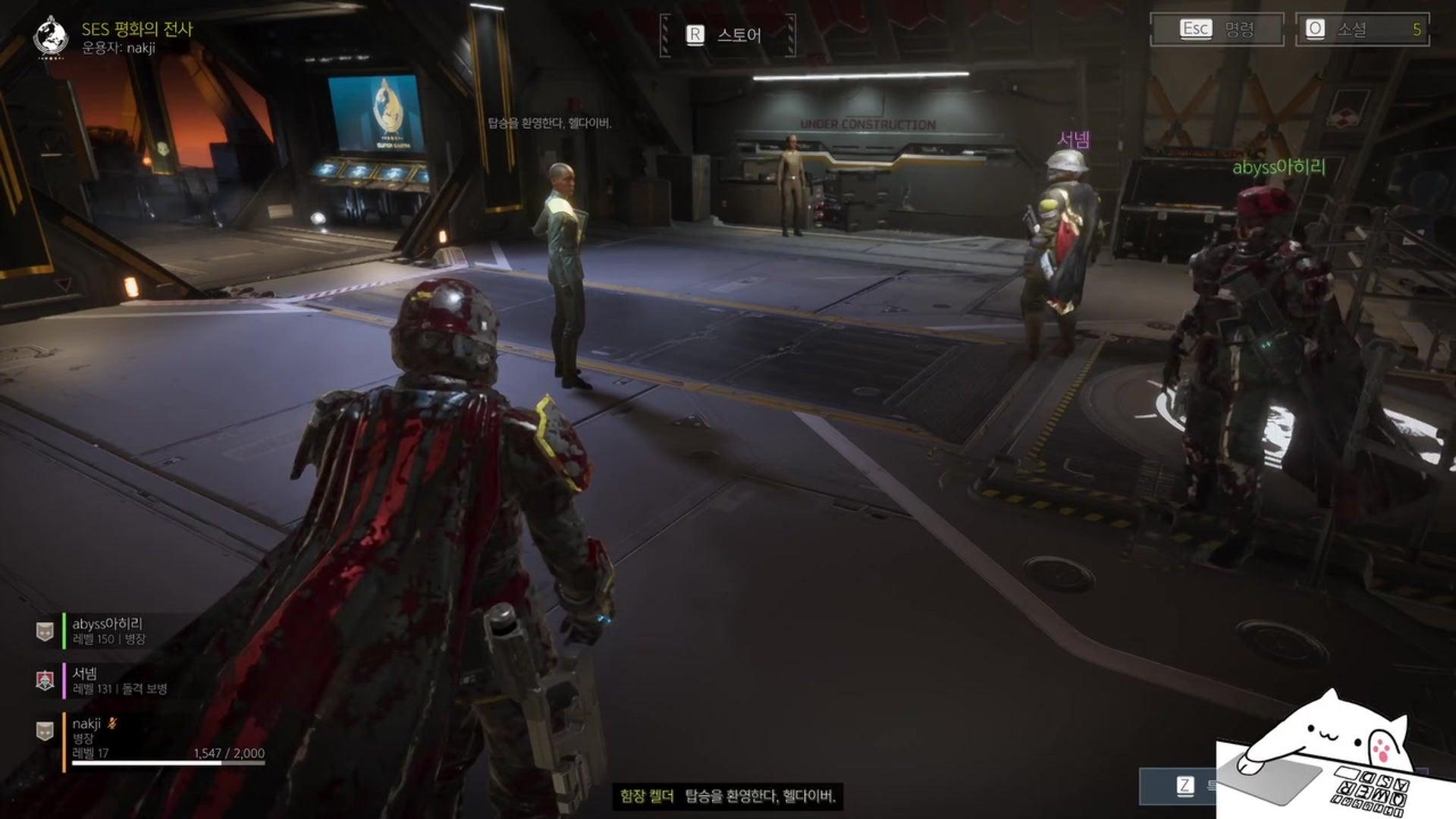This screenshot has height=819, width=1456.
Task: Open the 명령 menu button
Action: 1216,30
